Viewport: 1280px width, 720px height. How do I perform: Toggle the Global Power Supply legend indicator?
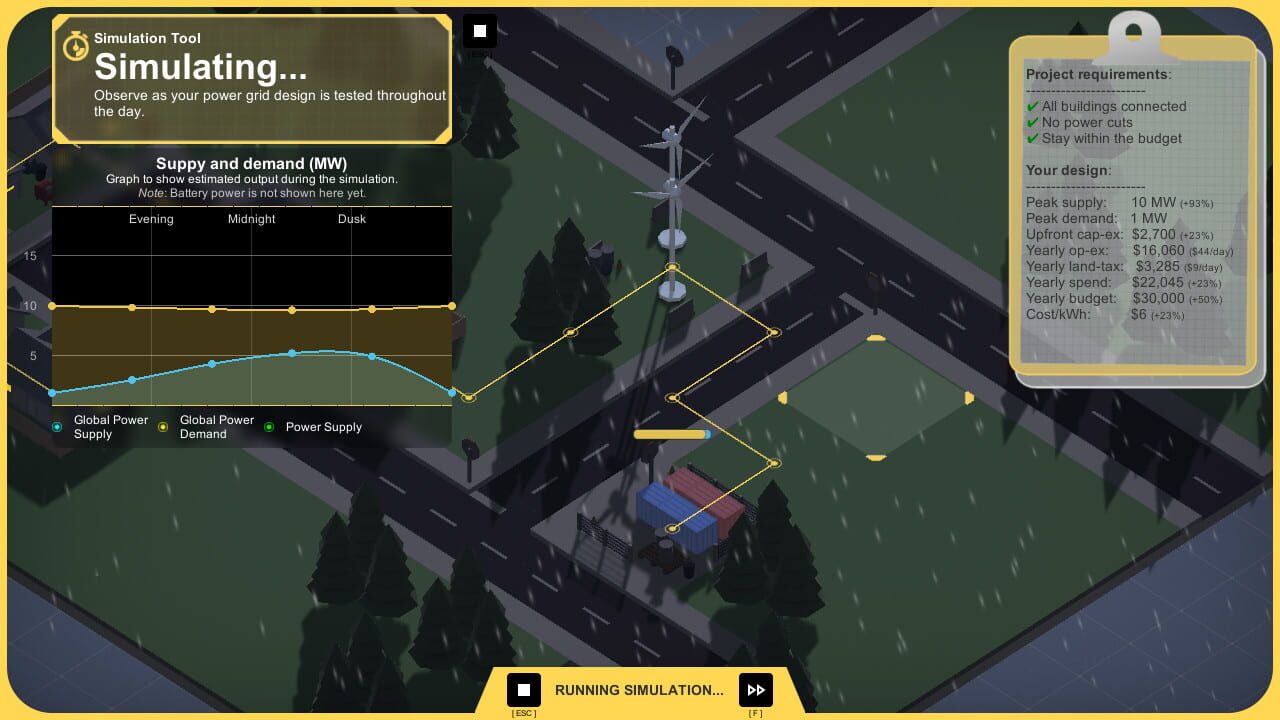pos(57,426)
